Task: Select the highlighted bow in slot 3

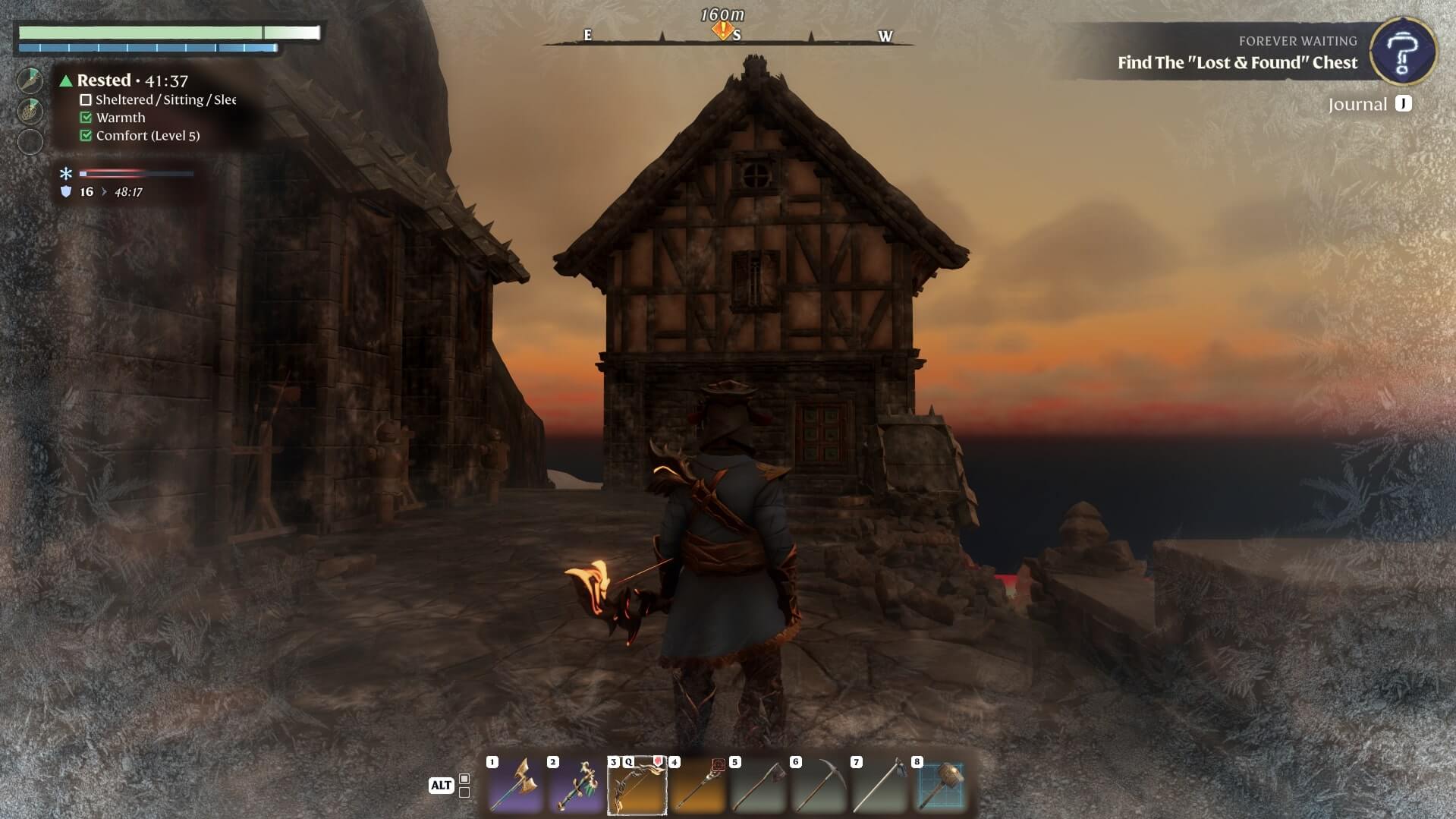Action: coord(637,785)
